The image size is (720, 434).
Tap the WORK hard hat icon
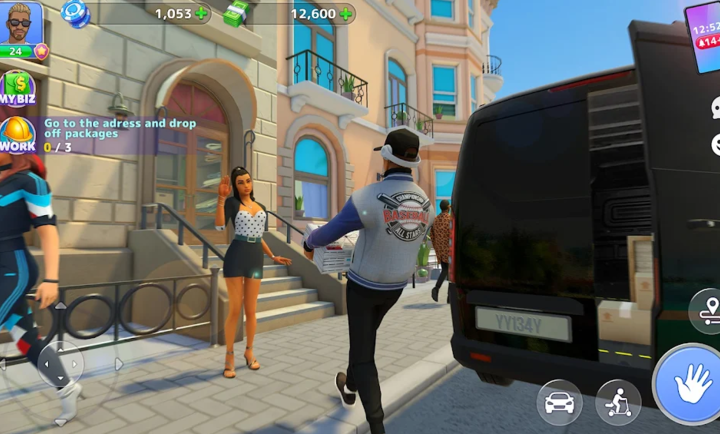[17, 135]
